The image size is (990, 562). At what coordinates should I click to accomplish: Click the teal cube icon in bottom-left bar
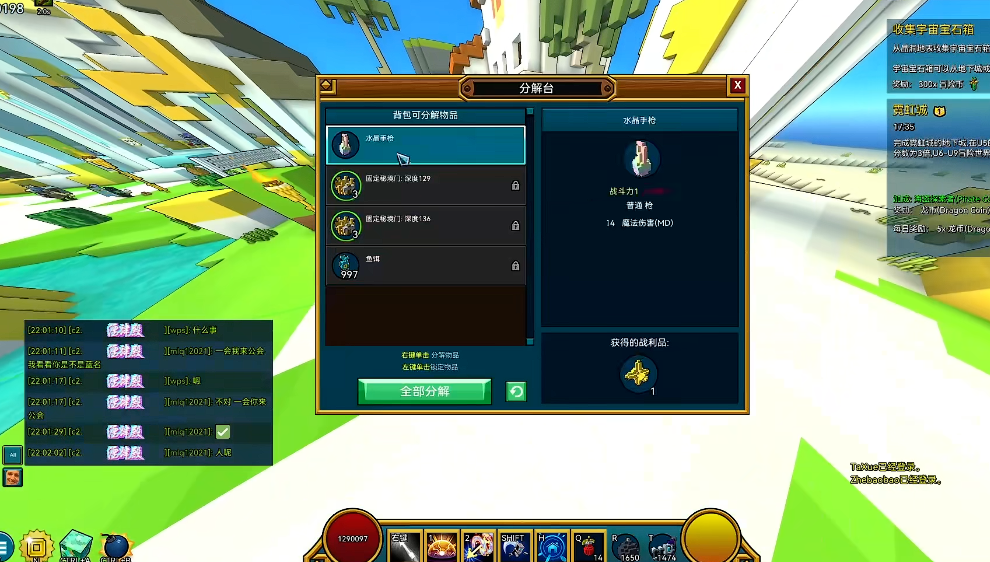76,547
